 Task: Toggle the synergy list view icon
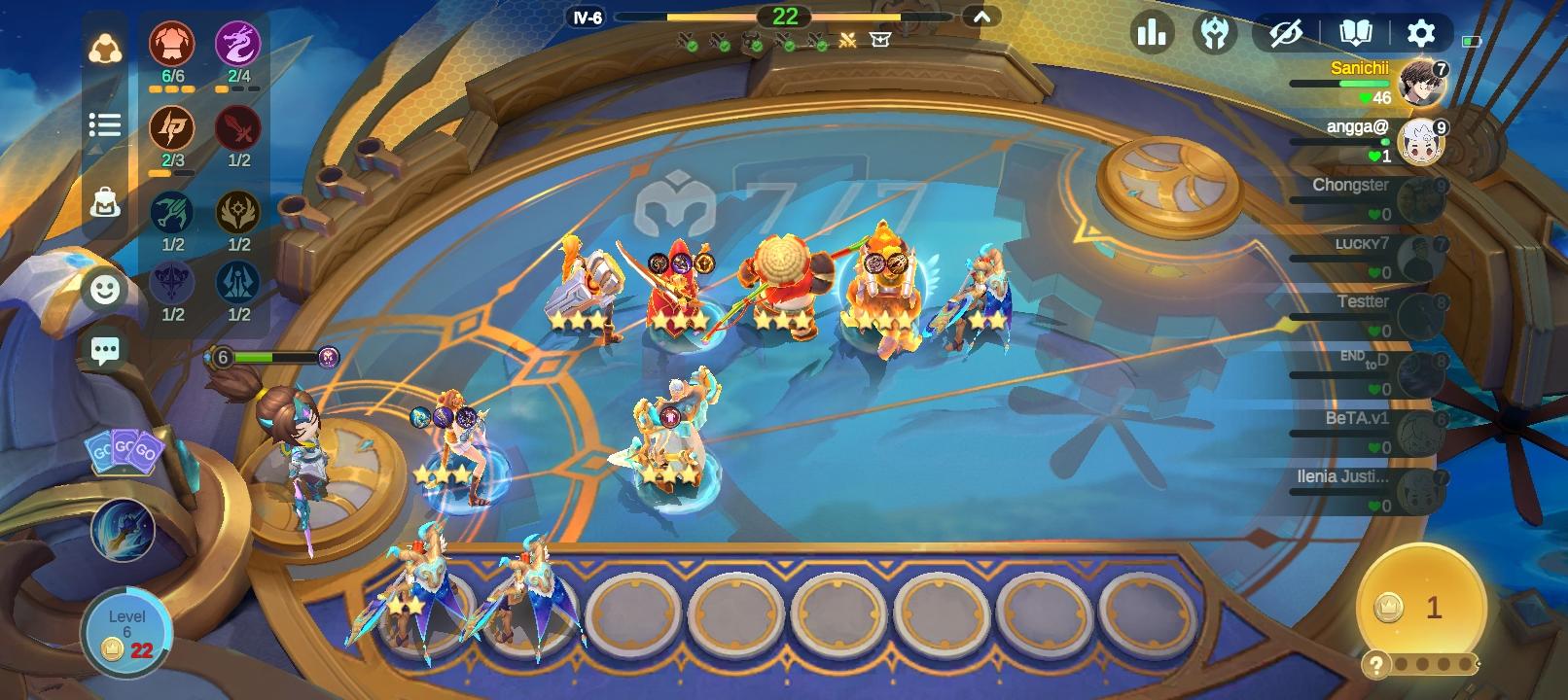point(107,124)
